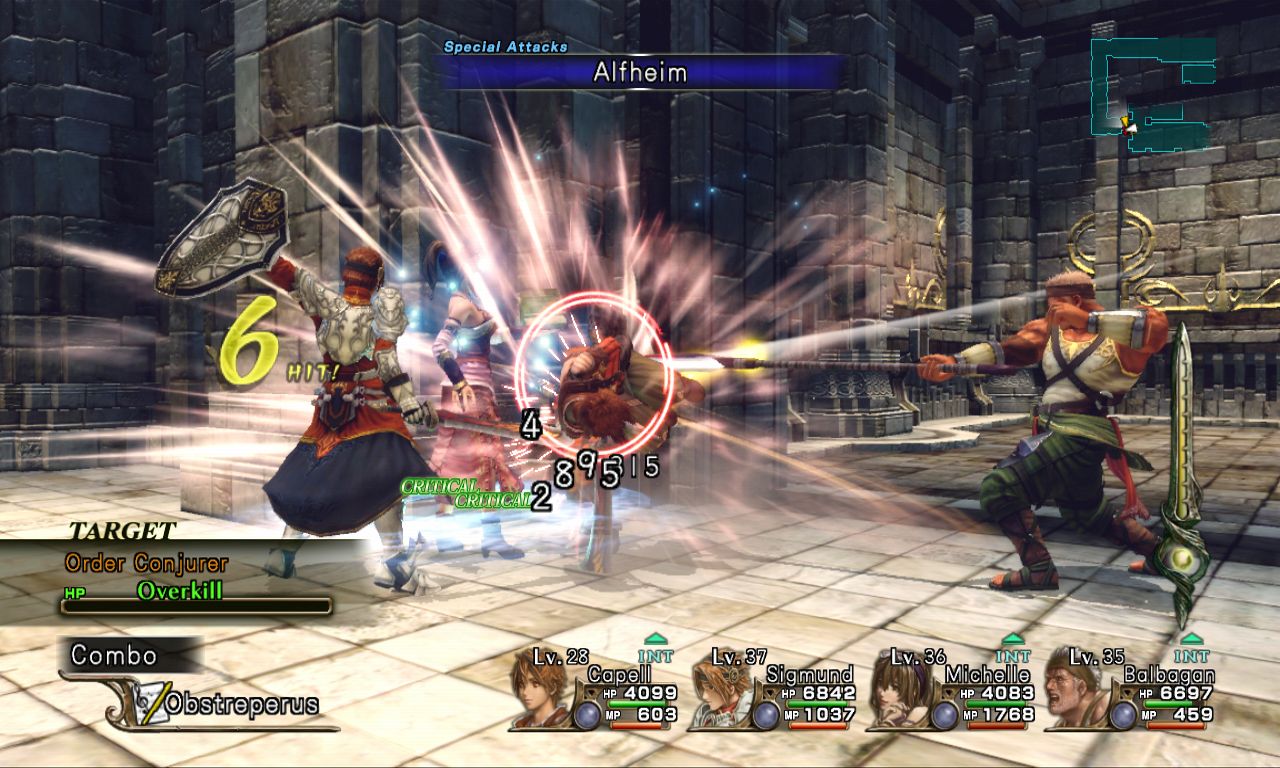Click the Alfheim special attack banner
The image size is (1280, 768).
[640, 72]
